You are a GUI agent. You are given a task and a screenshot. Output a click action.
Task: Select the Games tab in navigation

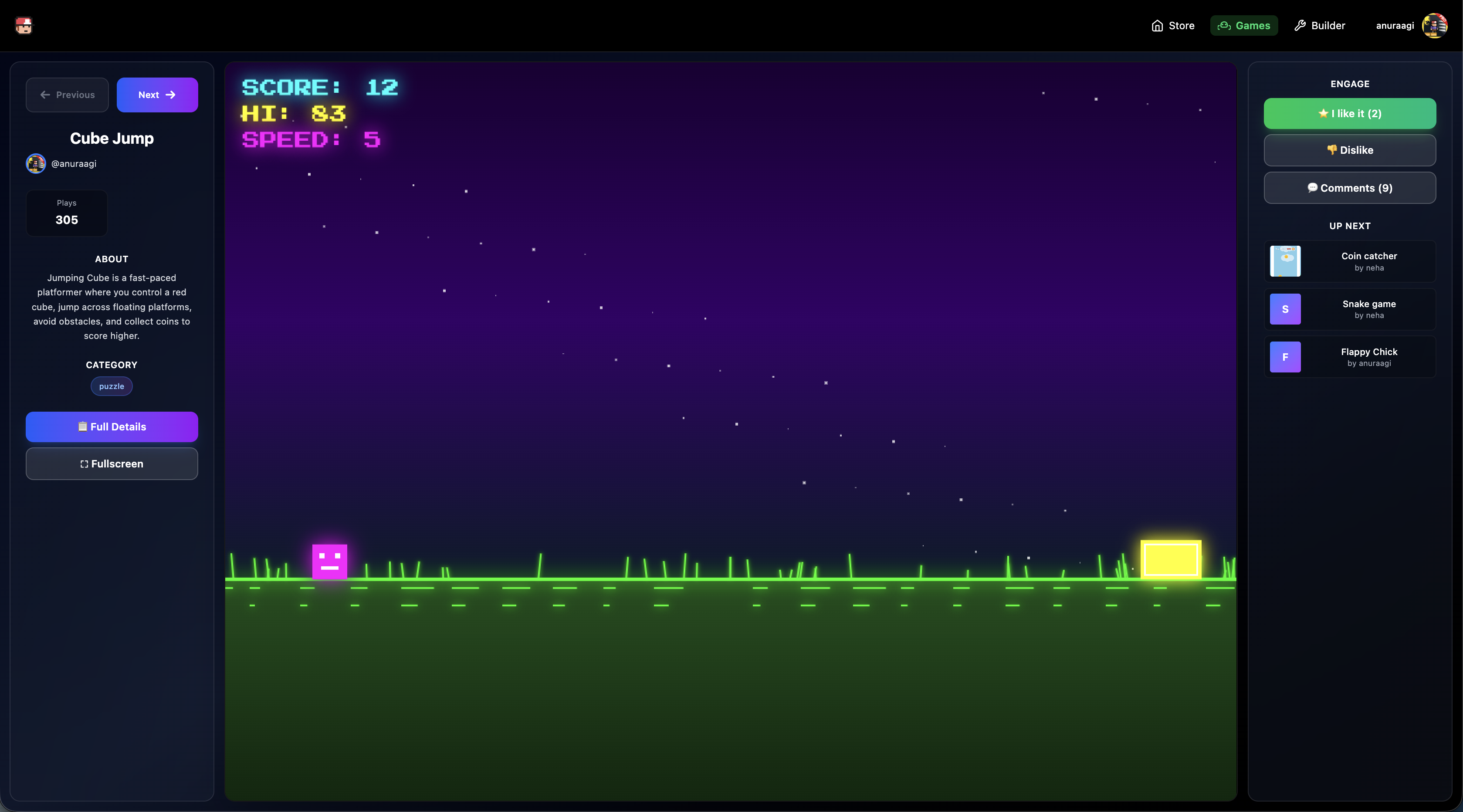click(x=1244, y=26)
